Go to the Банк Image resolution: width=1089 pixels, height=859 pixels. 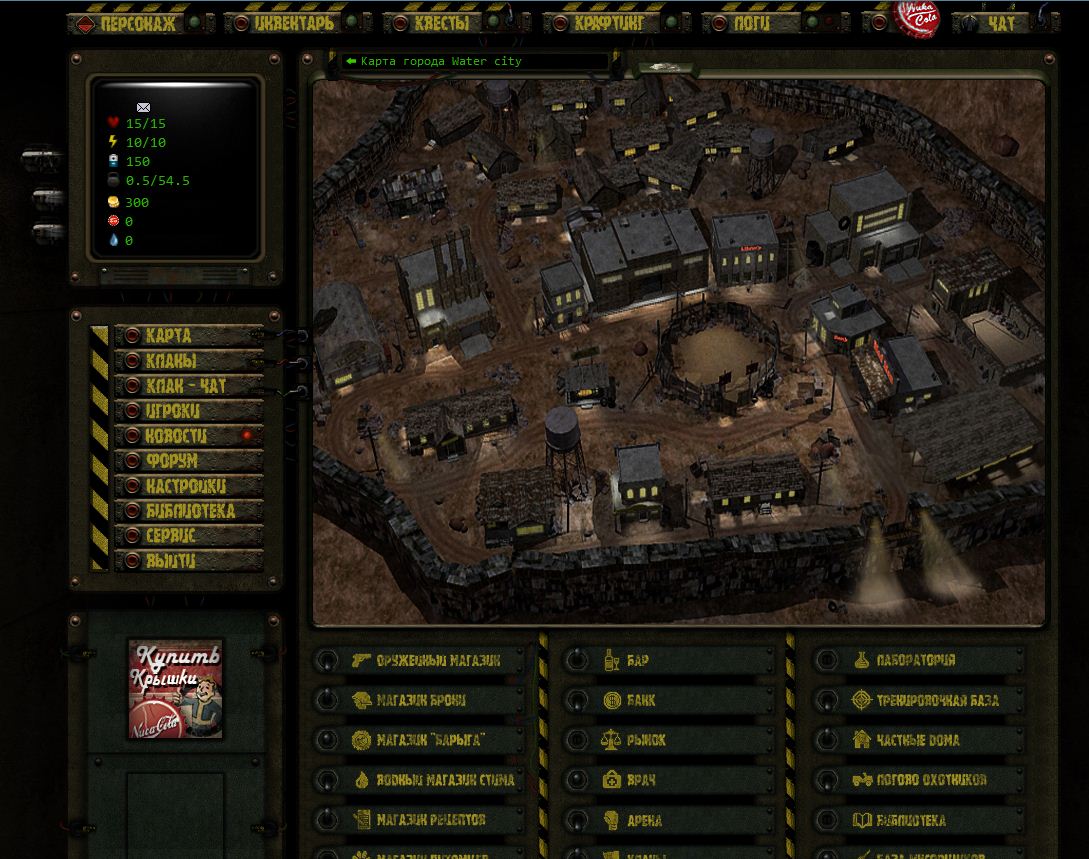tap(641, 700)
